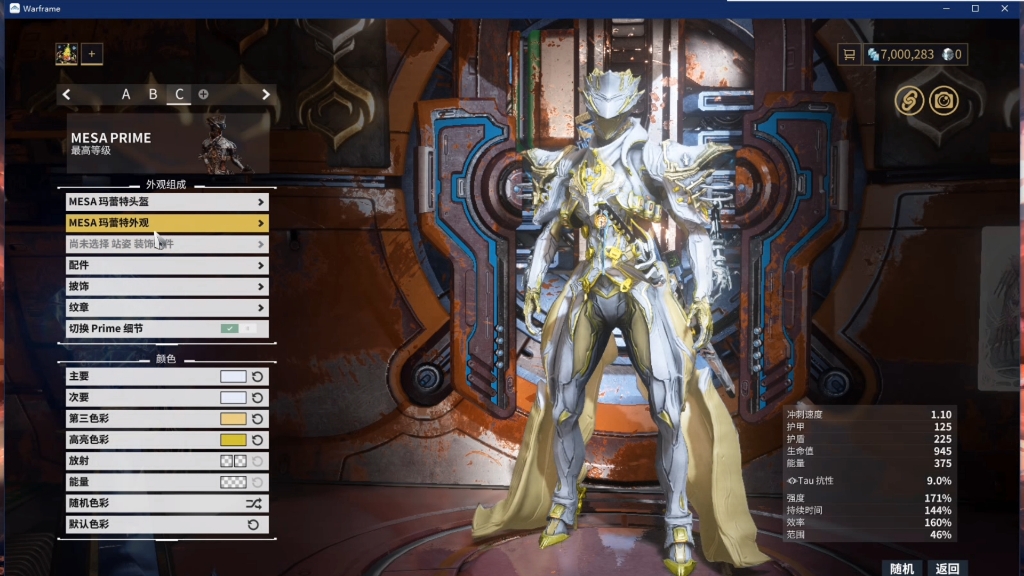Open the 配件 attachments menu
1024x576 pixels.
[x=166, y=265]
